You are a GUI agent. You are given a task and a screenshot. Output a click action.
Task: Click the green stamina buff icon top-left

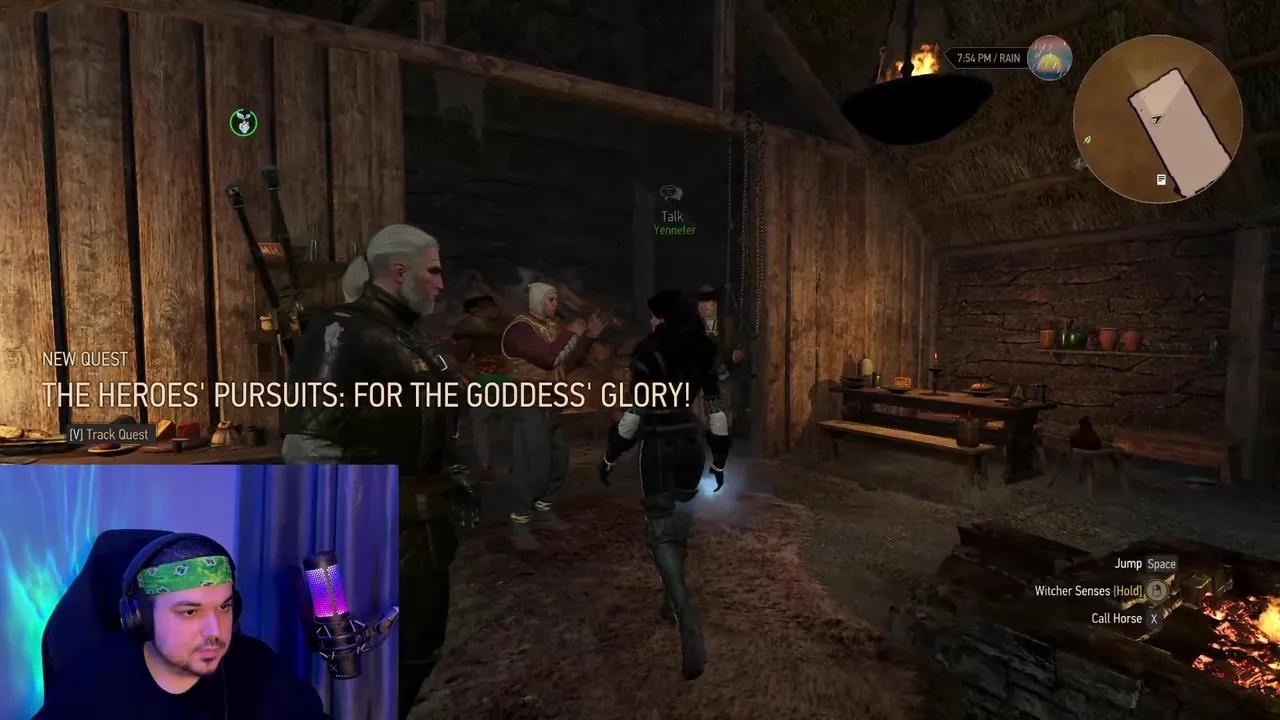(243, 122)
